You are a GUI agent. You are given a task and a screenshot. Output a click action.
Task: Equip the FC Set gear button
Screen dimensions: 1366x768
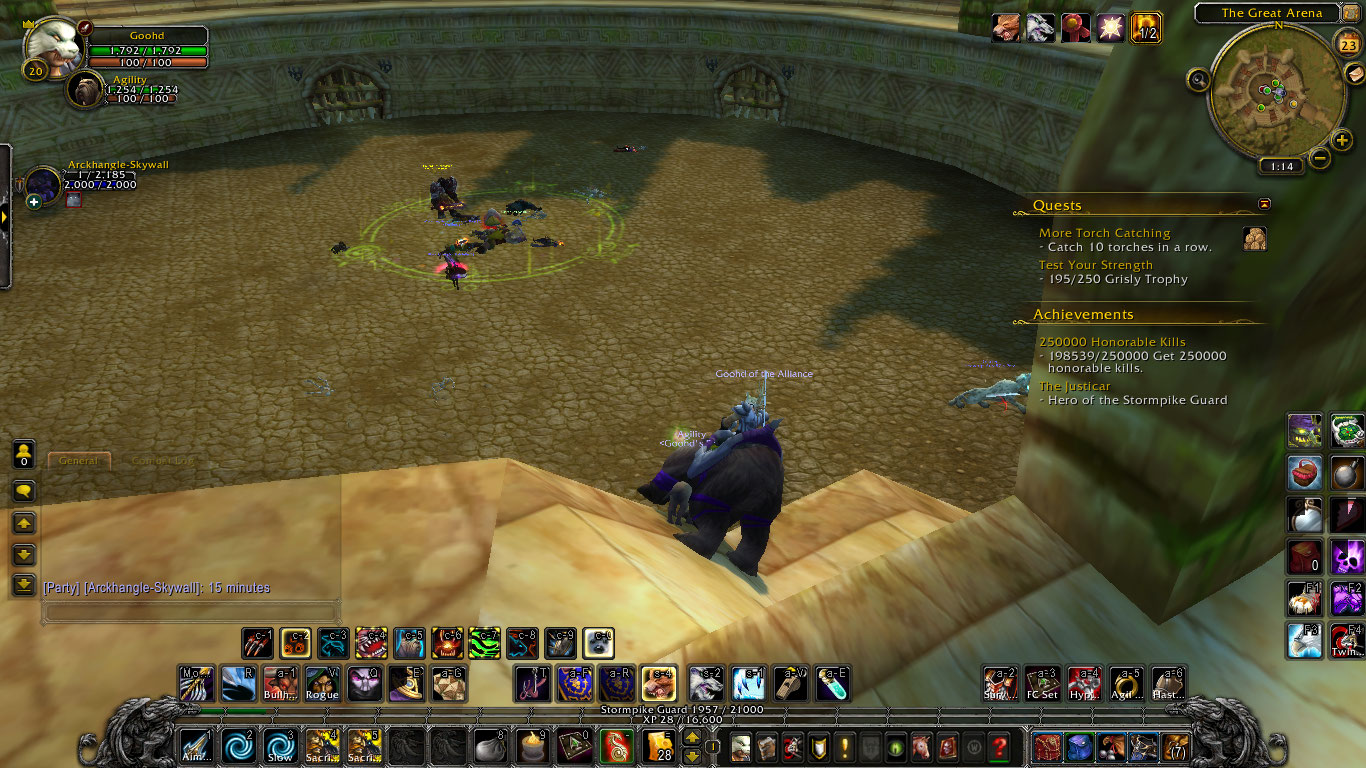1042,684
